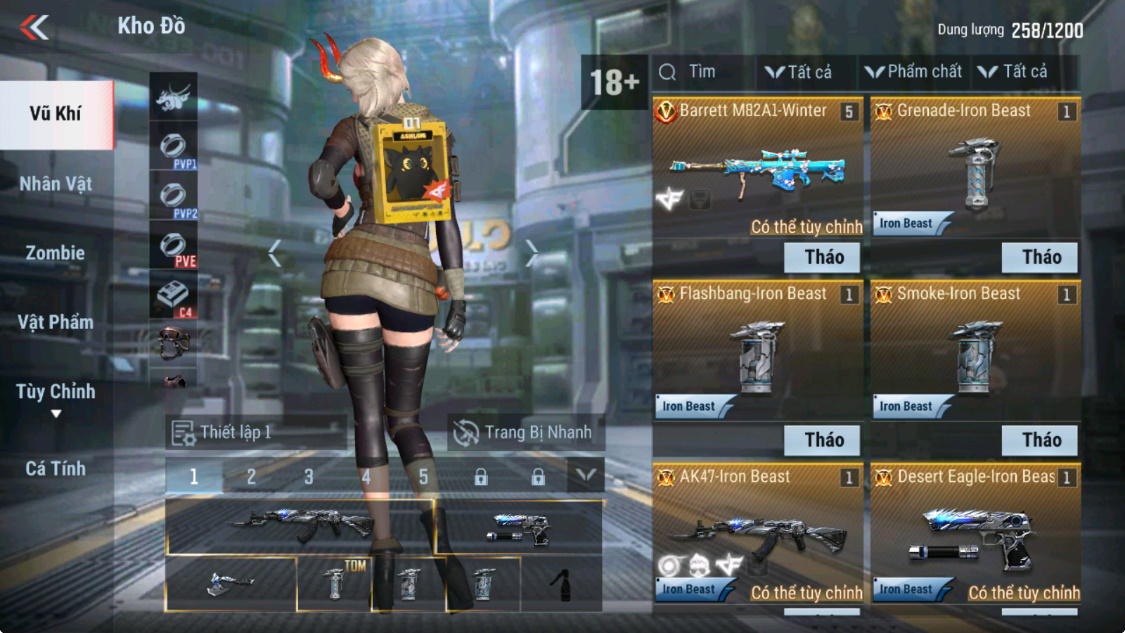This screenshot has height=633, width=1125.
Task: Tap Tháo under the Flashbang-Iron Beast
Action: [x=823, y=440]
